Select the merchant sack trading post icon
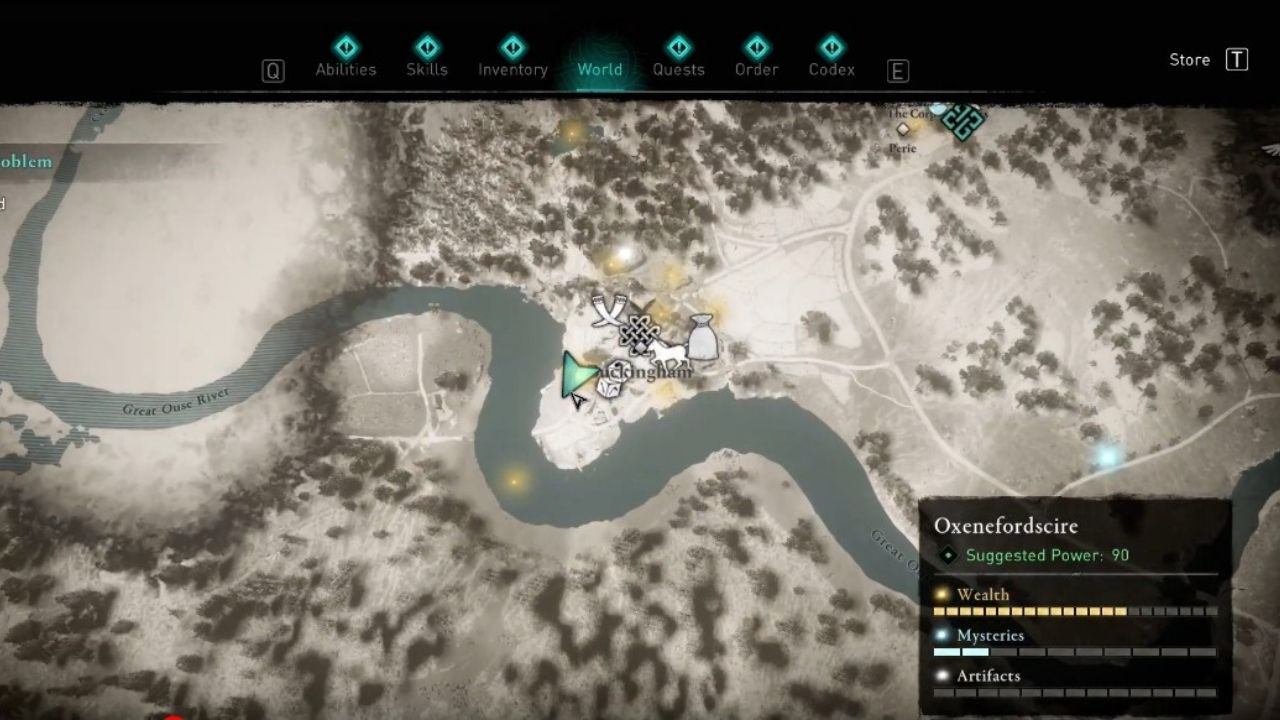The height and width of the screenshot is (720, 1280). [704, 336]
